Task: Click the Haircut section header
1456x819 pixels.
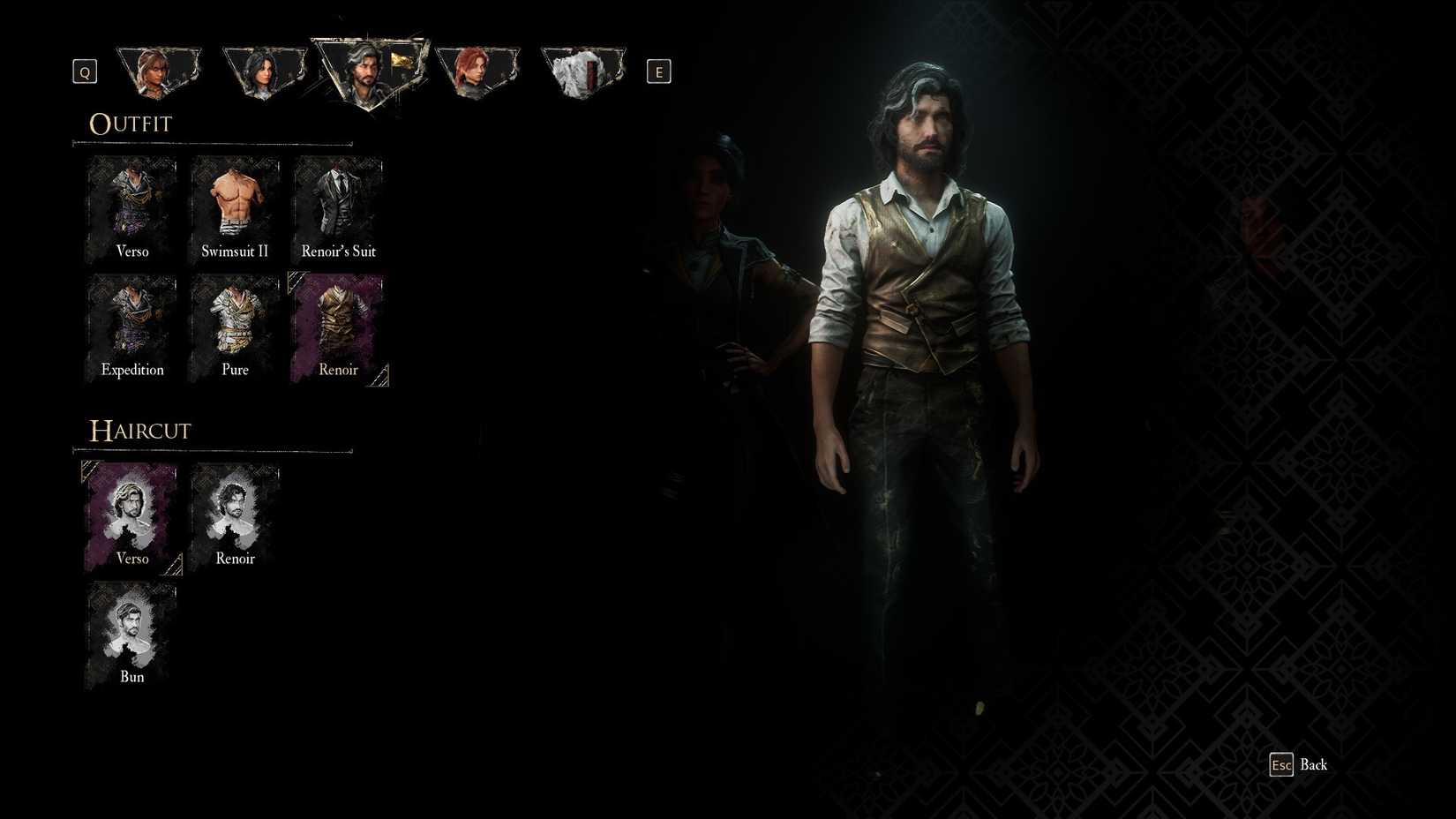Action: pos(139,431)
